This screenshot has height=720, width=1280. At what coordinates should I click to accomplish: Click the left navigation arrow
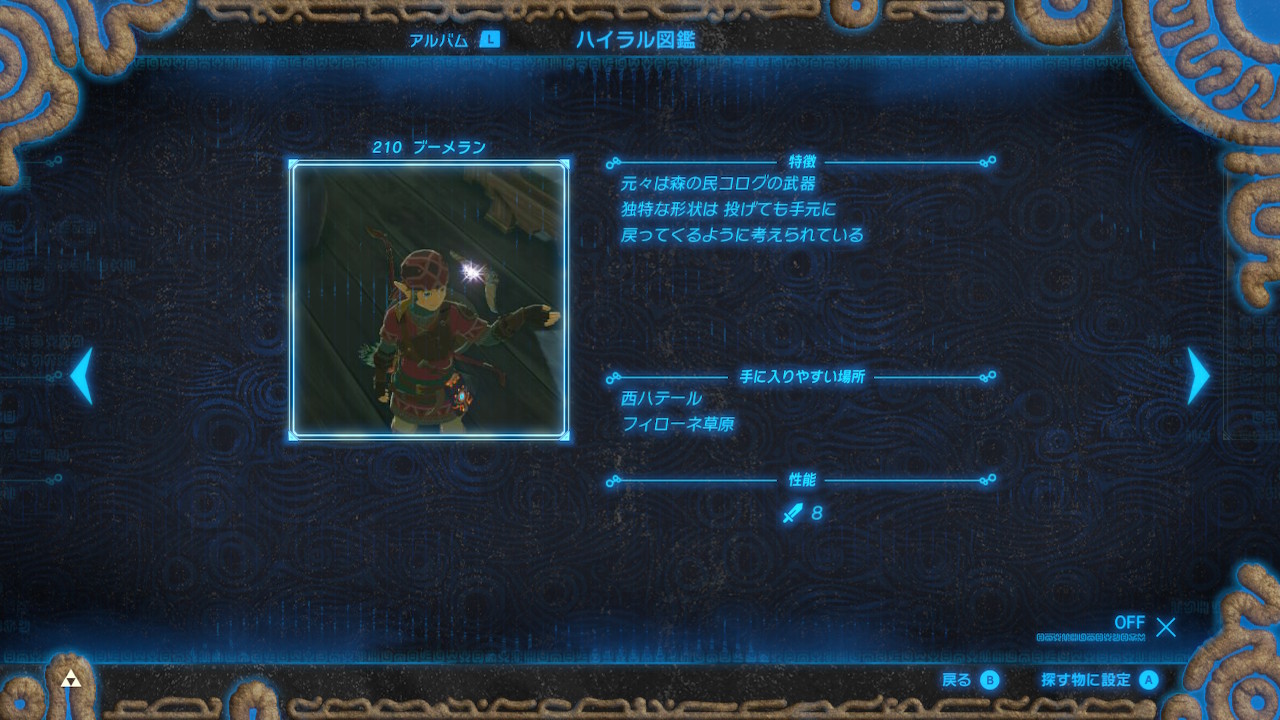[x=84, y=375]
